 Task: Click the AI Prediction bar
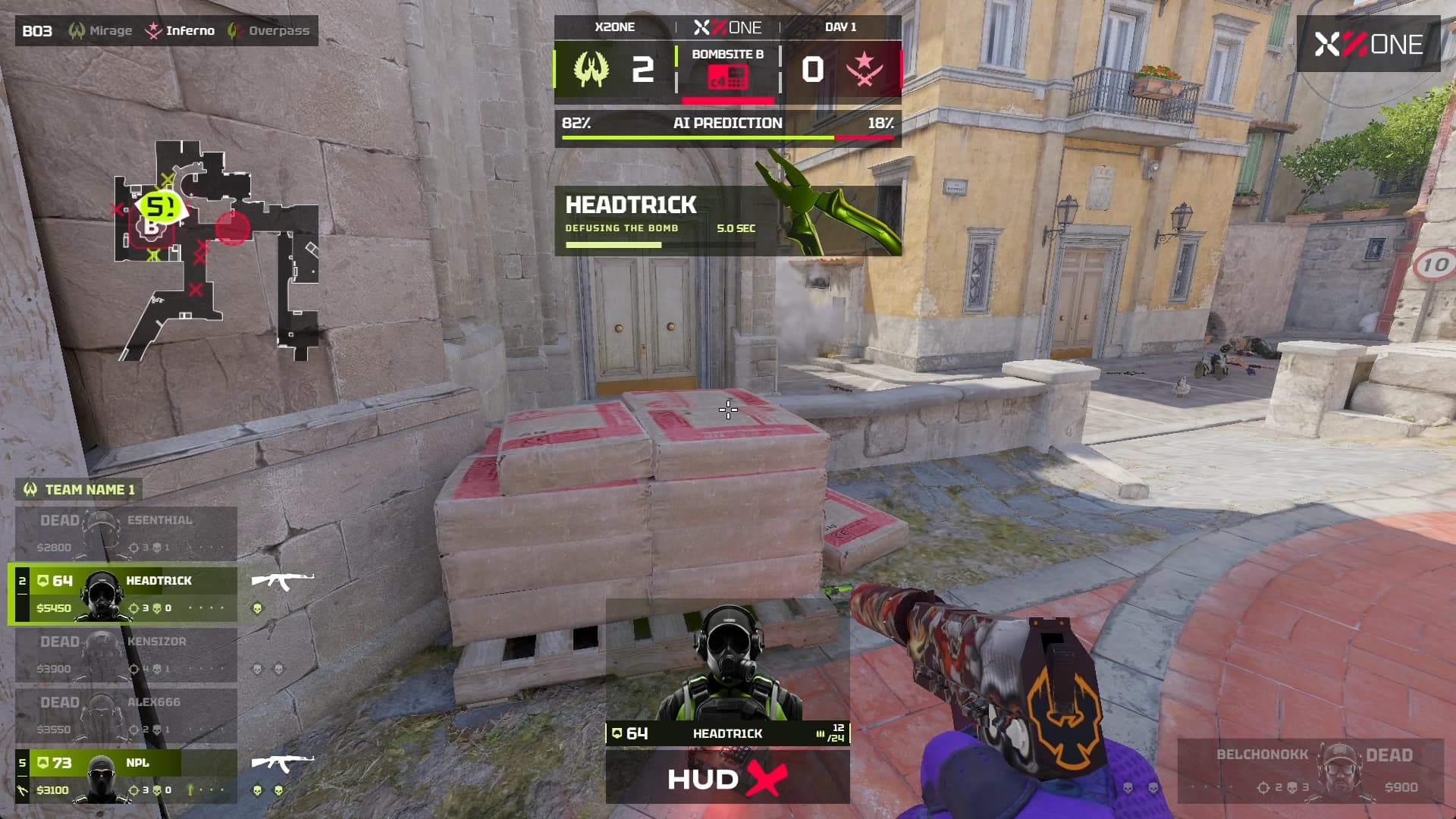tap(727, 127)
